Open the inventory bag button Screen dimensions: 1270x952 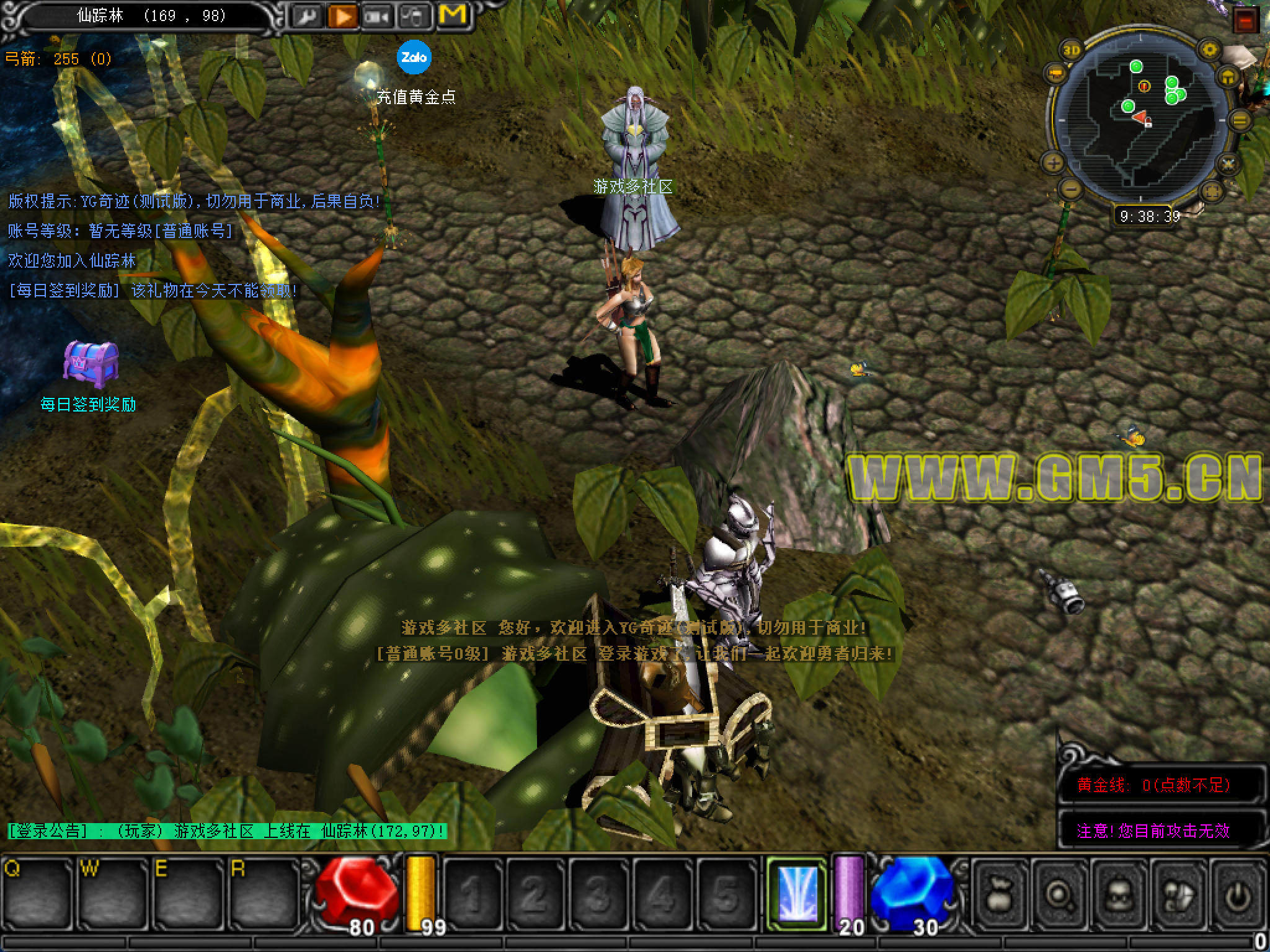1000,895
